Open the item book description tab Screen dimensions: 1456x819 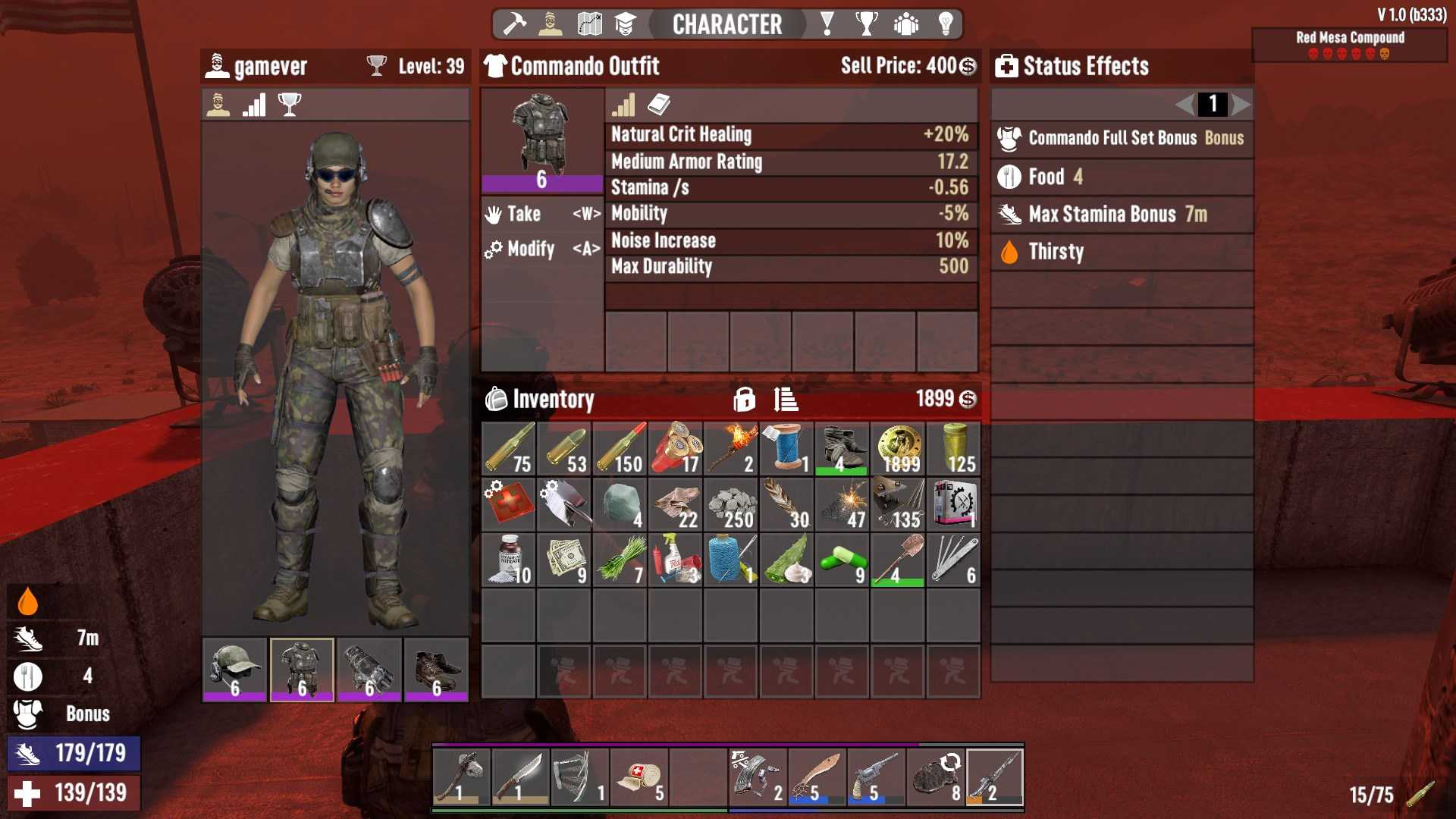click(659, 105)
